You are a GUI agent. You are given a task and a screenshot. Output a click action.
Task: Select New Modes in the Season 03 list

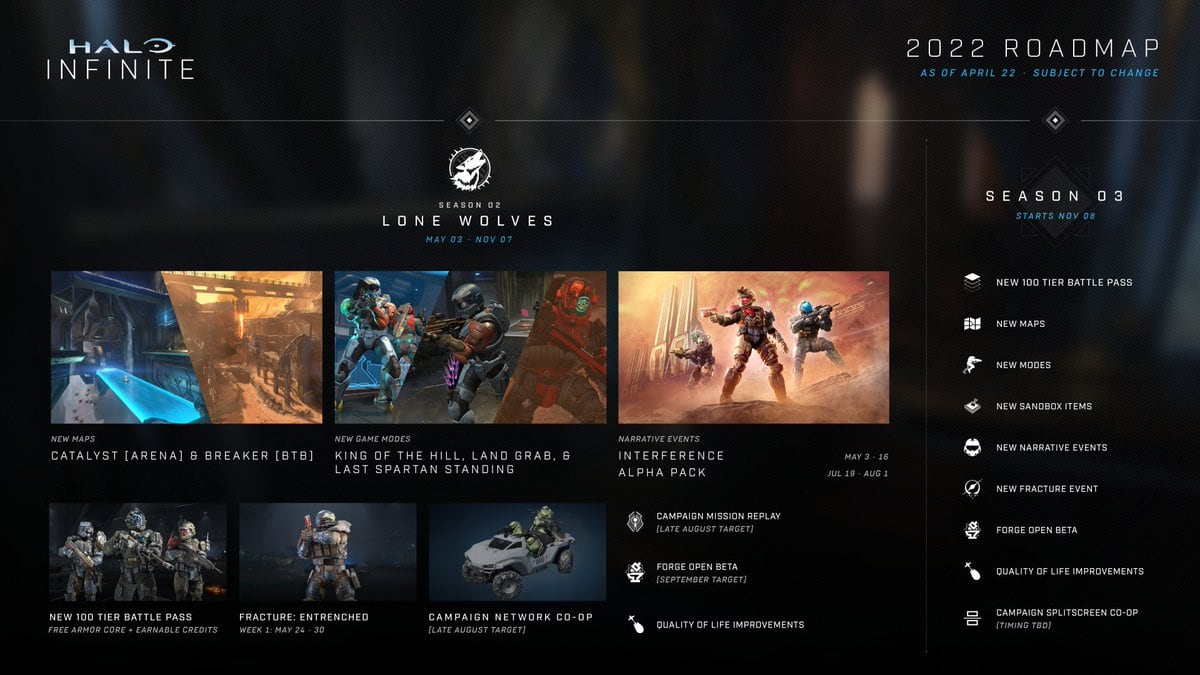coord(1023,365)
